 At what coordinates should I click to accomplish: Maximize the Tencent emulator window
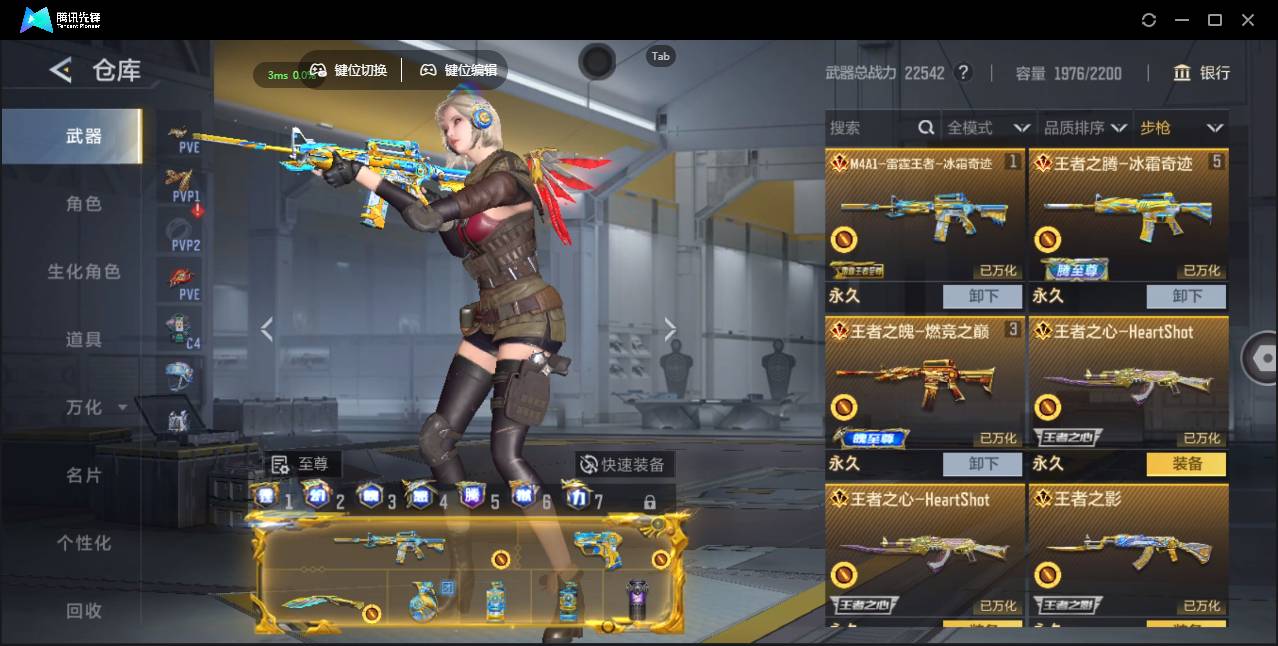point(1215,20)
